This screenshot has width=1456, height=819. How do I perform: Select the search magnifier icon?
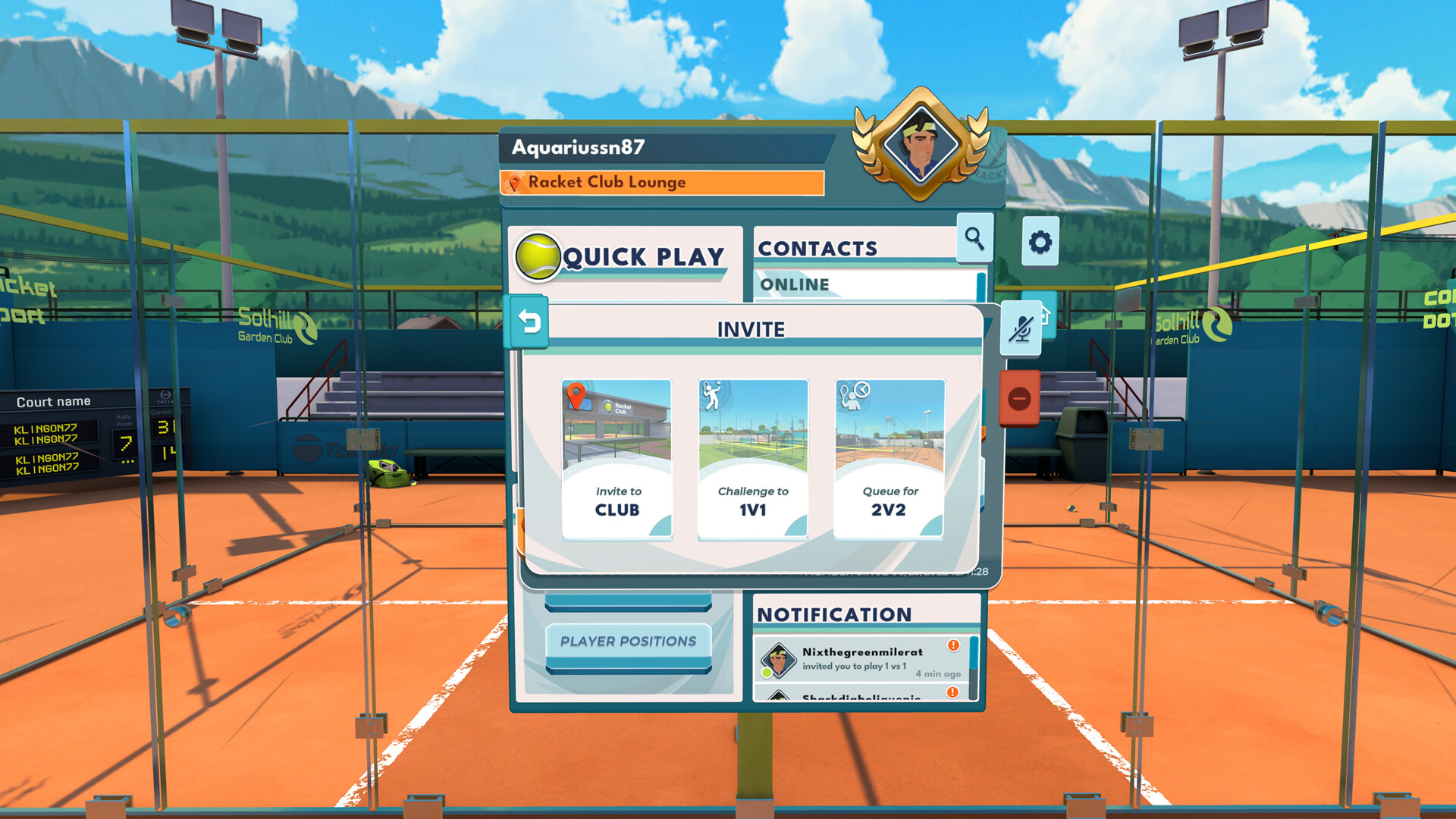click(x=974, y=239)
